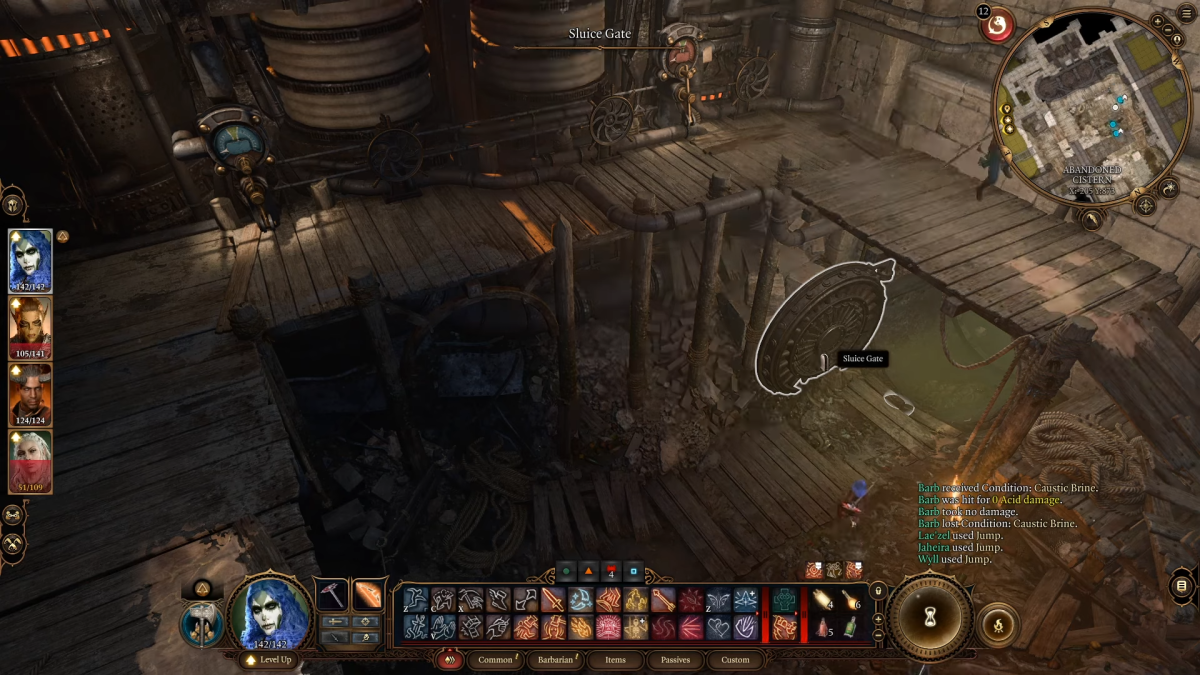Show the Passives hotbar tab
Viewport: 1200px width, 675px height.
[676, 660]
